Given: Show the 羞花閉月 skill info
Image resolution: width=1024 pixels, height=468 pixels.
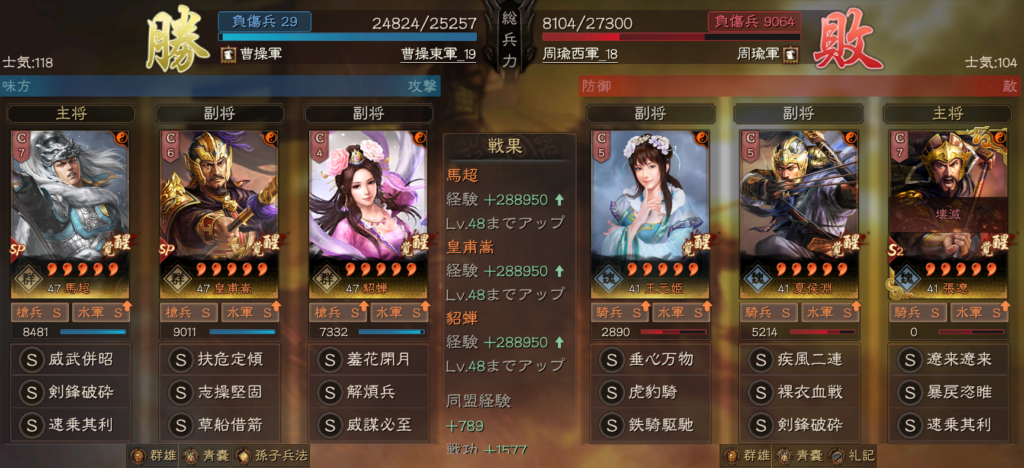Looking at the screenshot, I should [x=367, y=358].
